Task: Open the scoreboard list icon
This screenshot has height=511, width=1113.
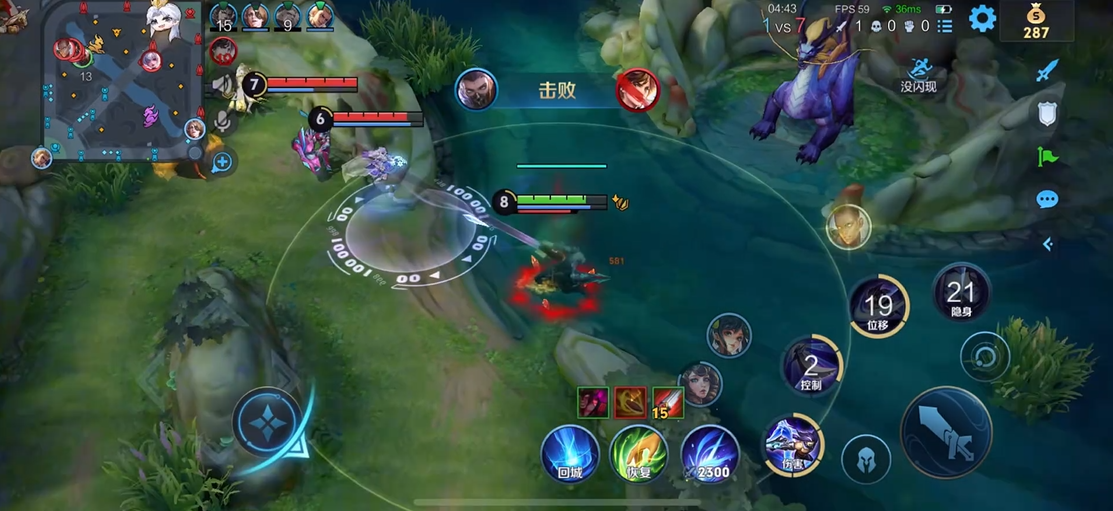Action: pos(945,25)
